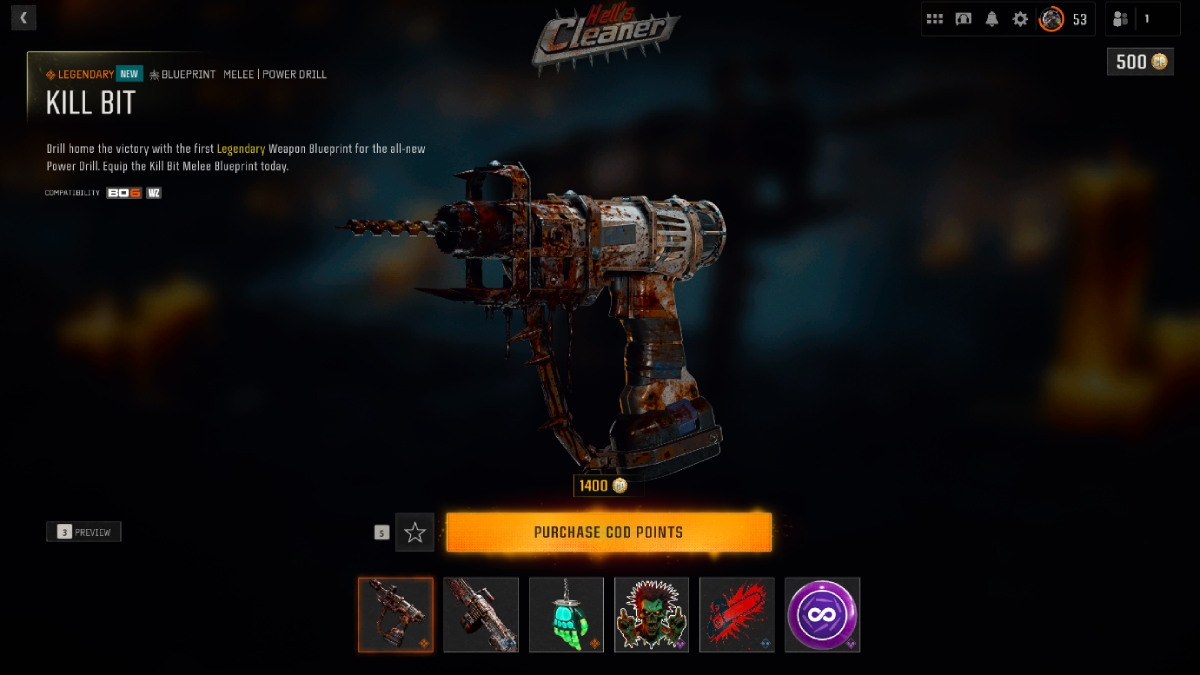
Task: Check notifications via the bell icon
Action: (x=992, y=19)
